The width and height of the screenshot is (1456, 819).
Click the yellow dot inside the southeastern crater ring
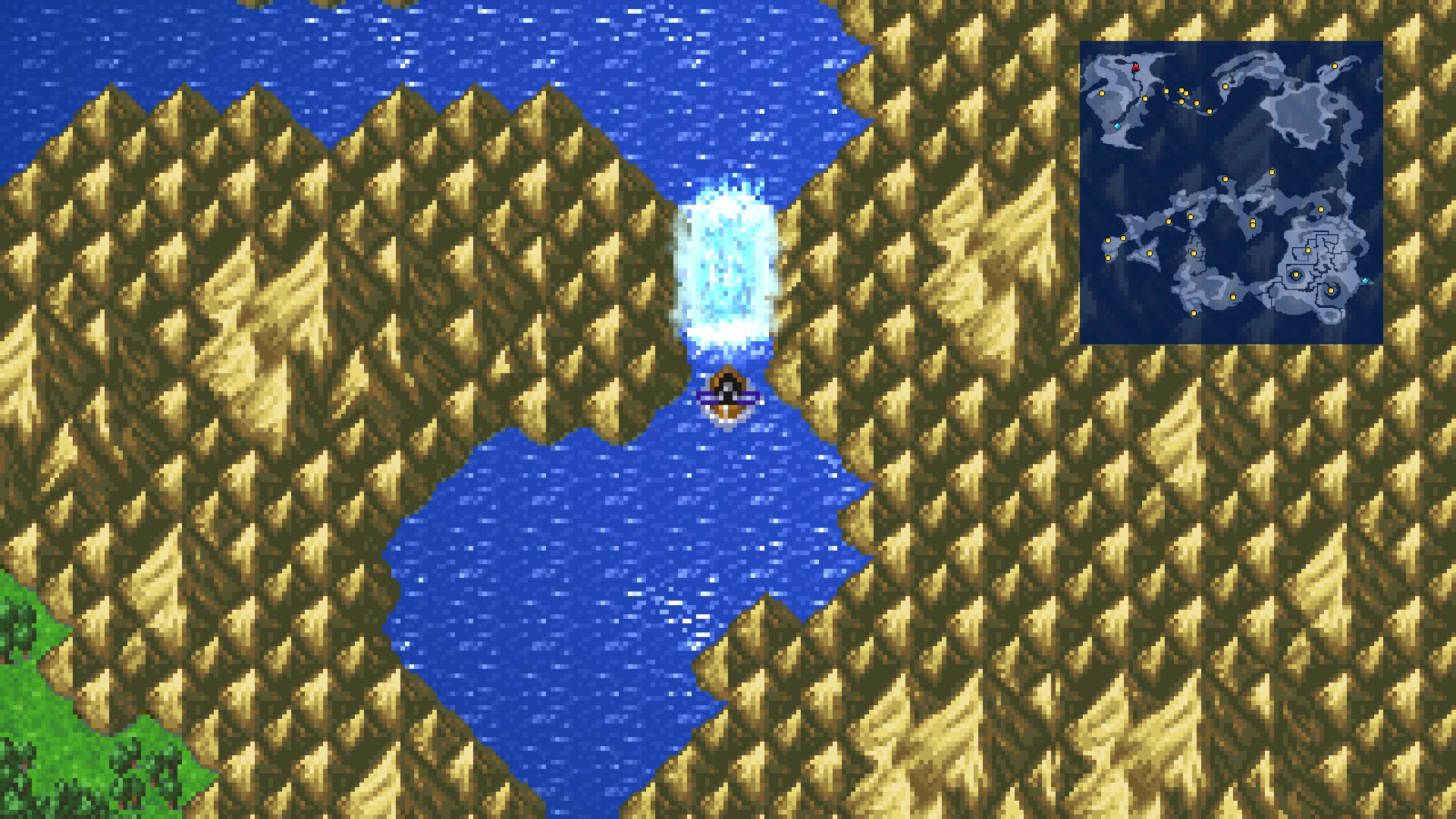[x=1296, y=274]
